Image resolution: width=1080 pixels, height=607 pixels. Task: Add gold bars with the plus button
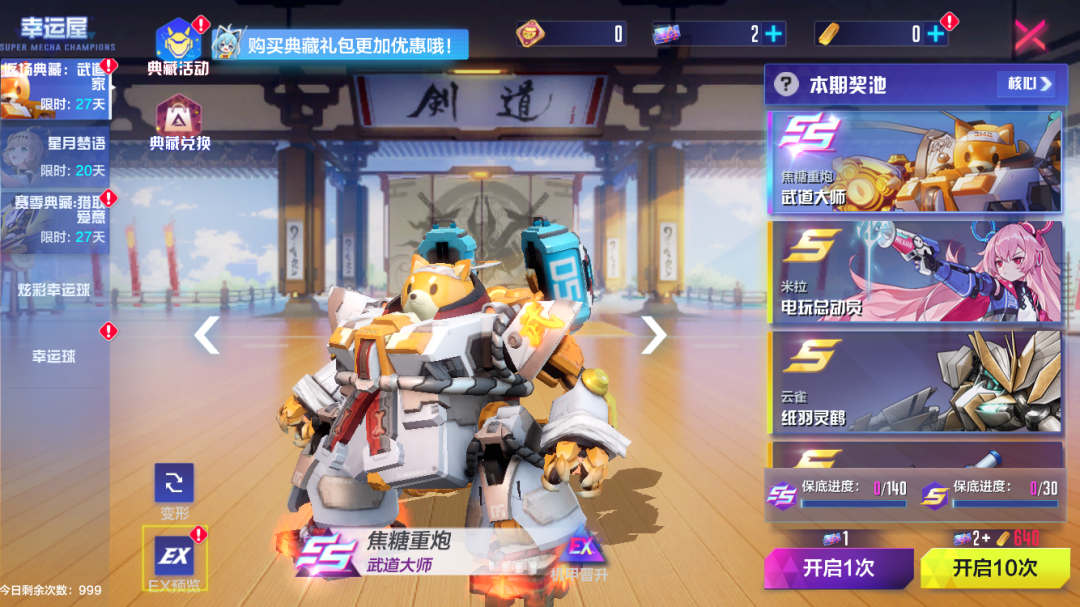[935, 34]
